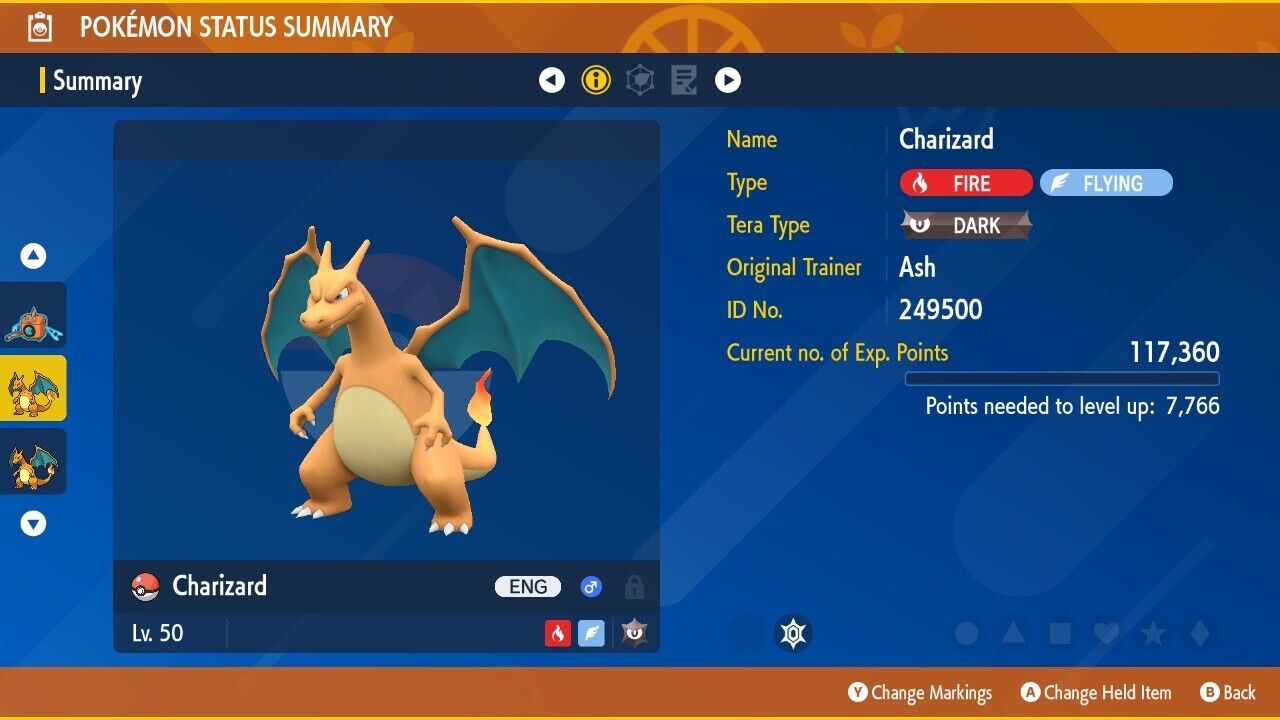Toggle the circle marking
Viewport: 1280px width, 720px height.
pyautogui.click(x=966, y=633)
